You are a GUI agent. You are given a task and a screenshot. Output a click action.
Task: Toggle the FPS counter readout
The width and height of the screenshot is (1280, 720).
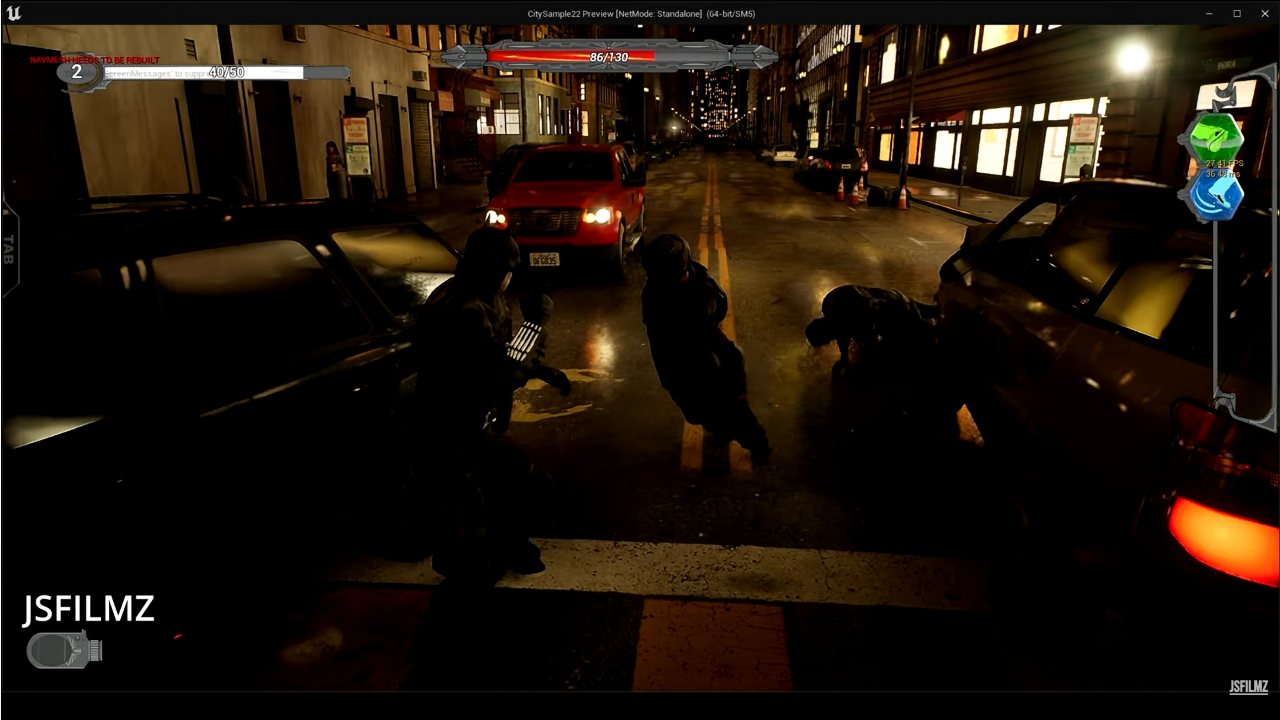click(1223, 163)
